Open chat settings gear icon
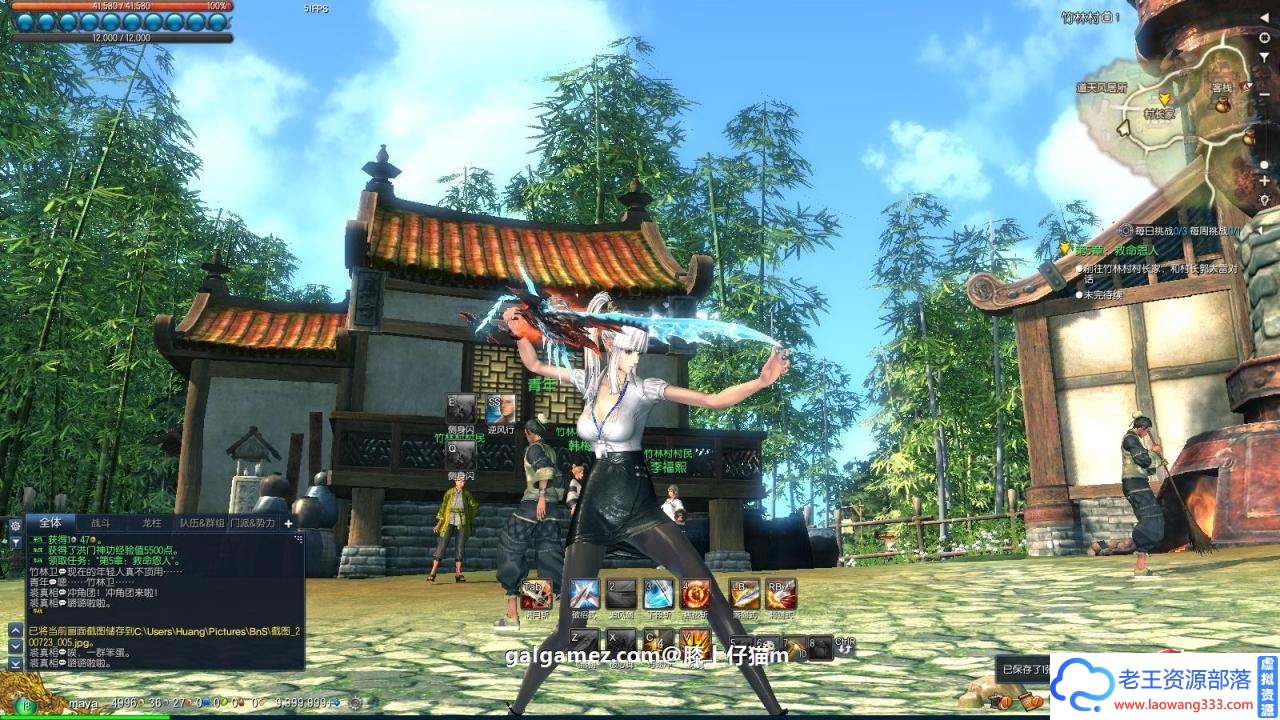The width and height of the screenshot is (1280, 720). pos(15,524)
